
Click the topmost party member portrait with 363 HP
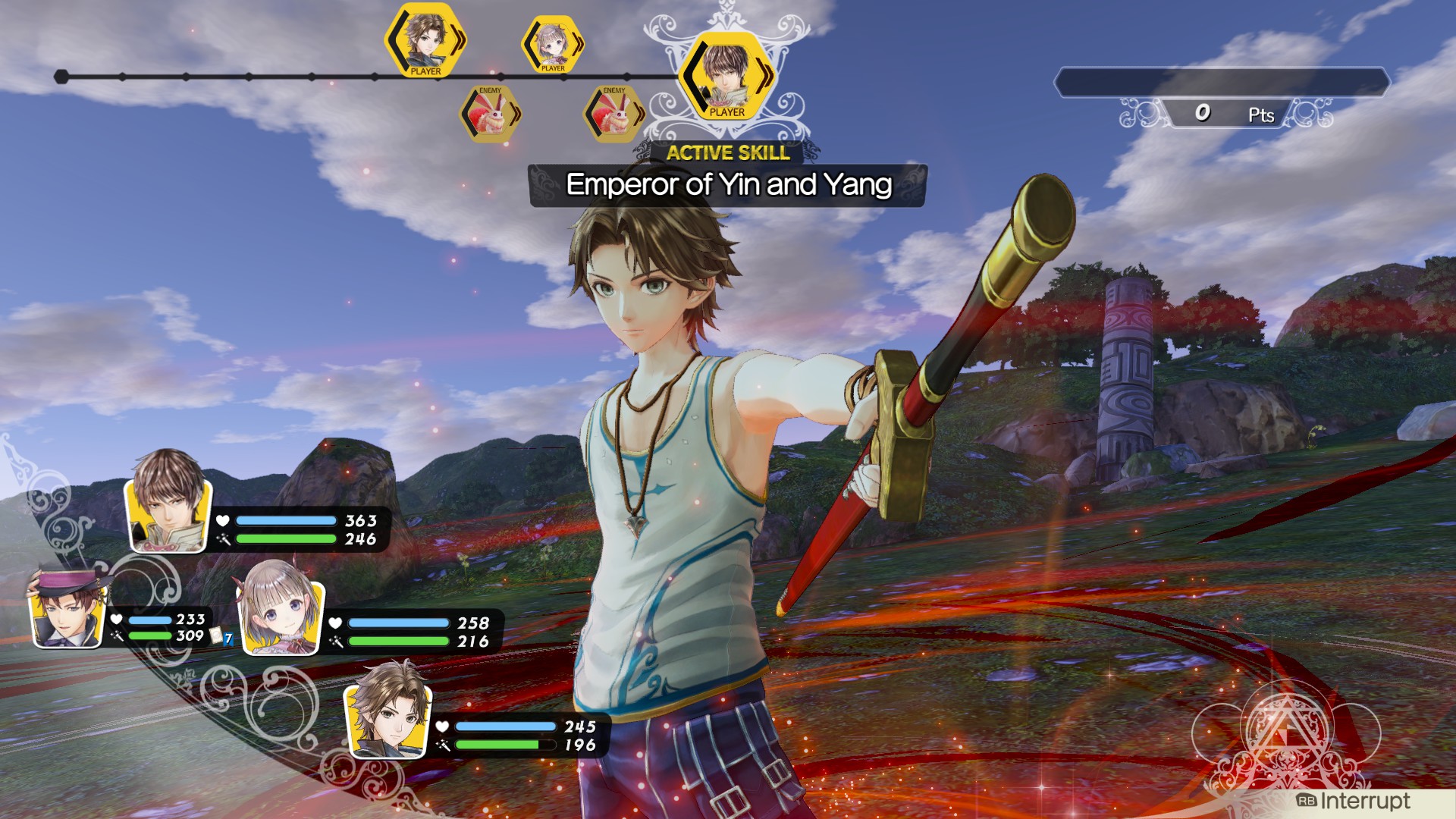tap(168, 514)
